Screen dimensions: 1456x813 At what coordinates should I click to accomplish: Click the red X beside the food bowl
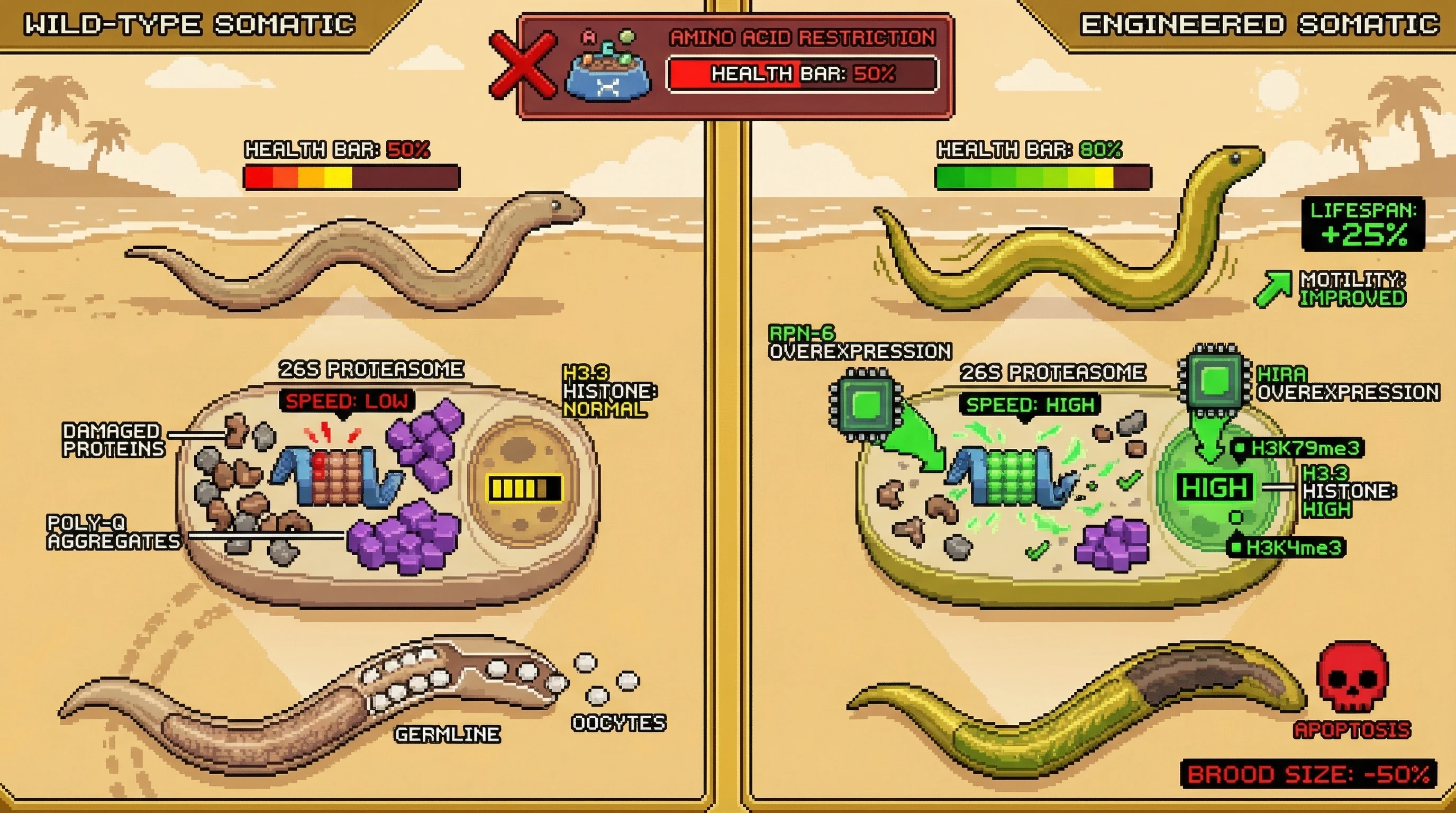point(522,66)
